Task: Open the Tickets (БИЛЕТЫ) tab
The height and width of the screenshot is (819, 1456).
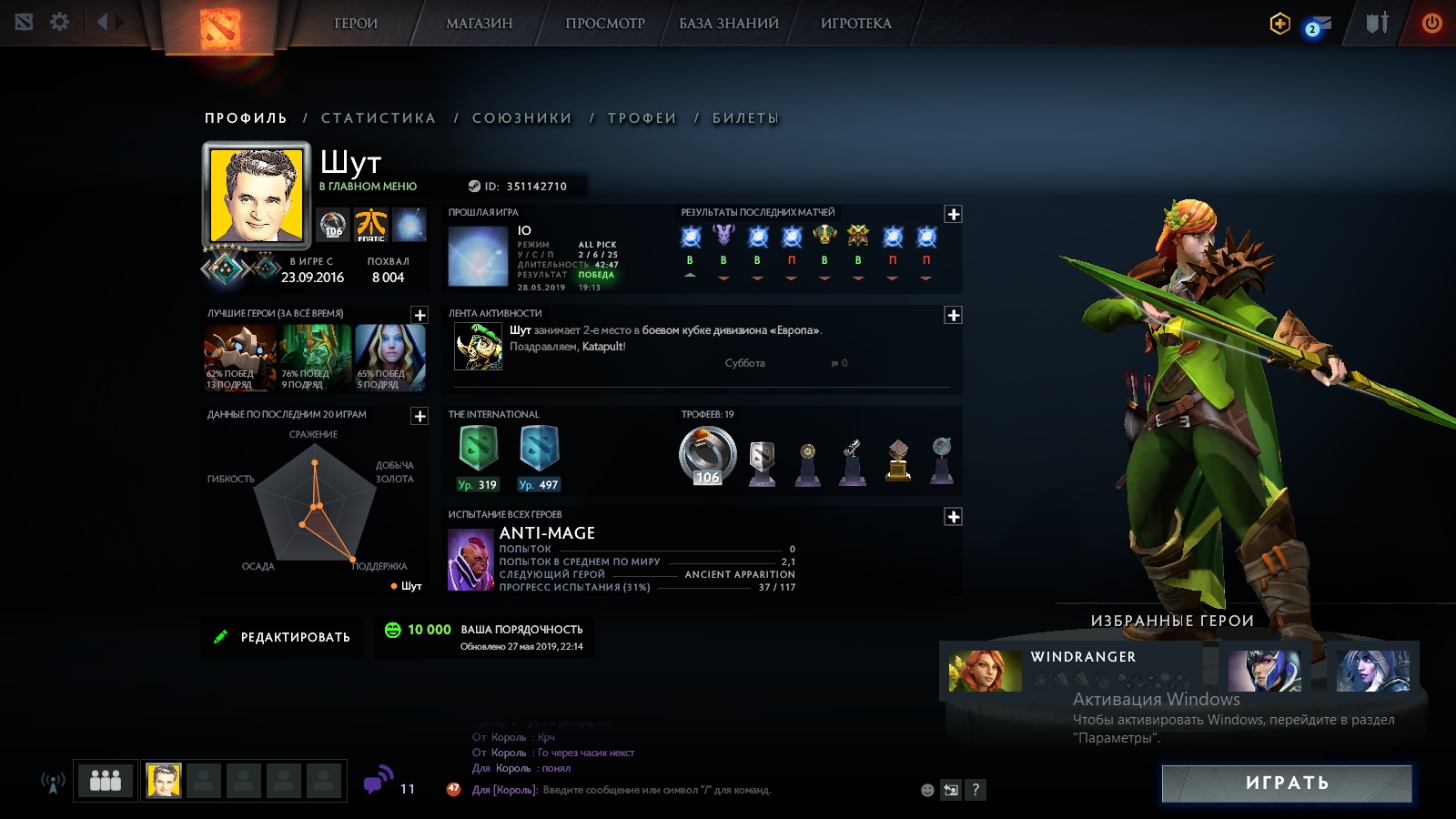Action: (x=745, y=118)
